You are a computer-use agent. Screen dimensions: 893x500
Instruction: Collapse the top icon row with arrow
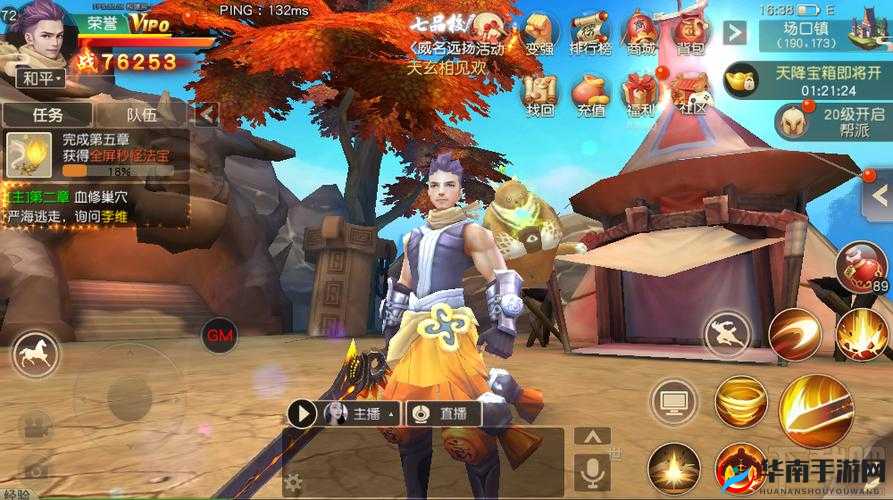click(735, 32)
